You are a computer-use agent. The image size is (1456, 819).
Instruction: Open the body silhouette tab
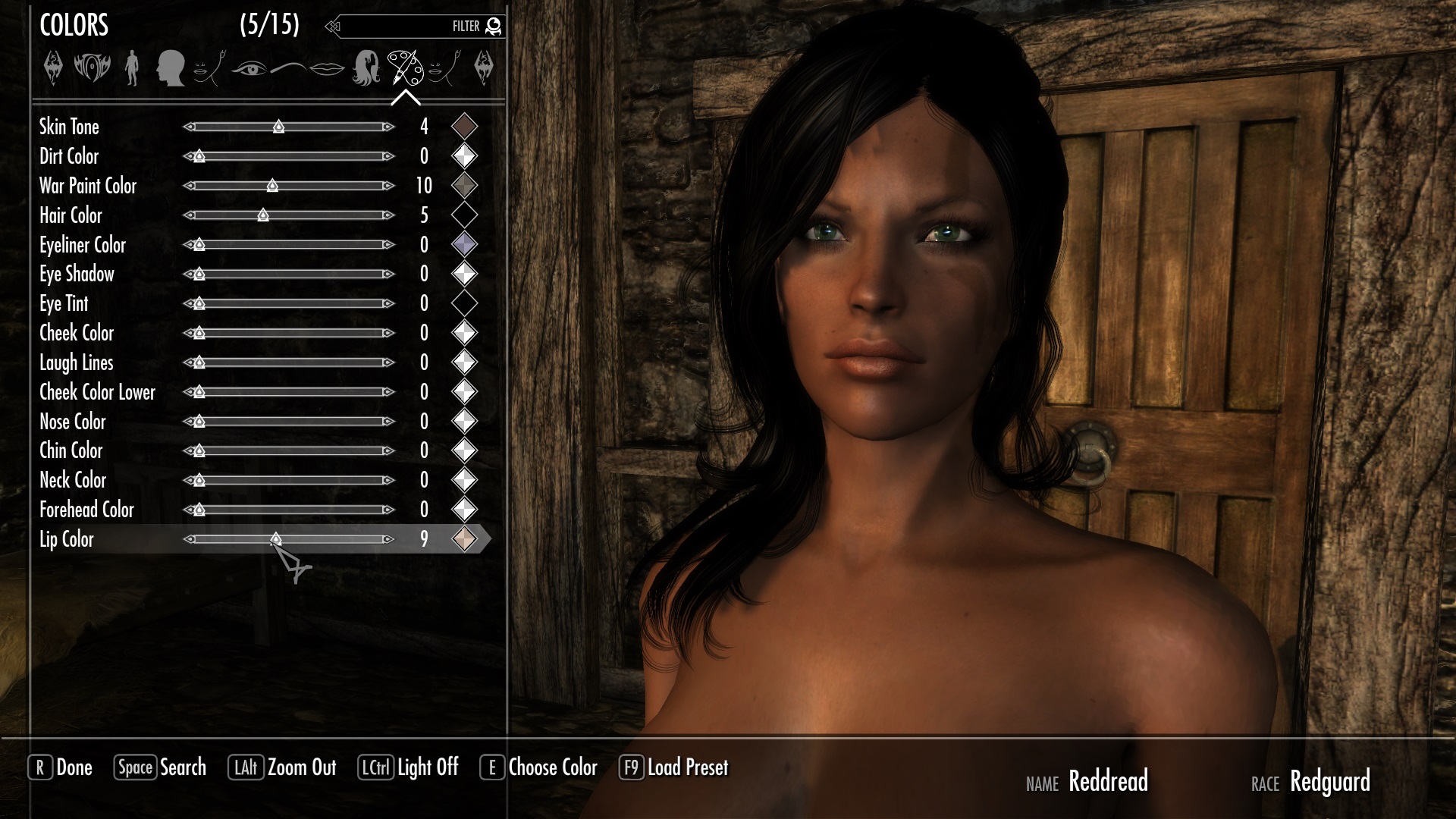click(132, 68)
